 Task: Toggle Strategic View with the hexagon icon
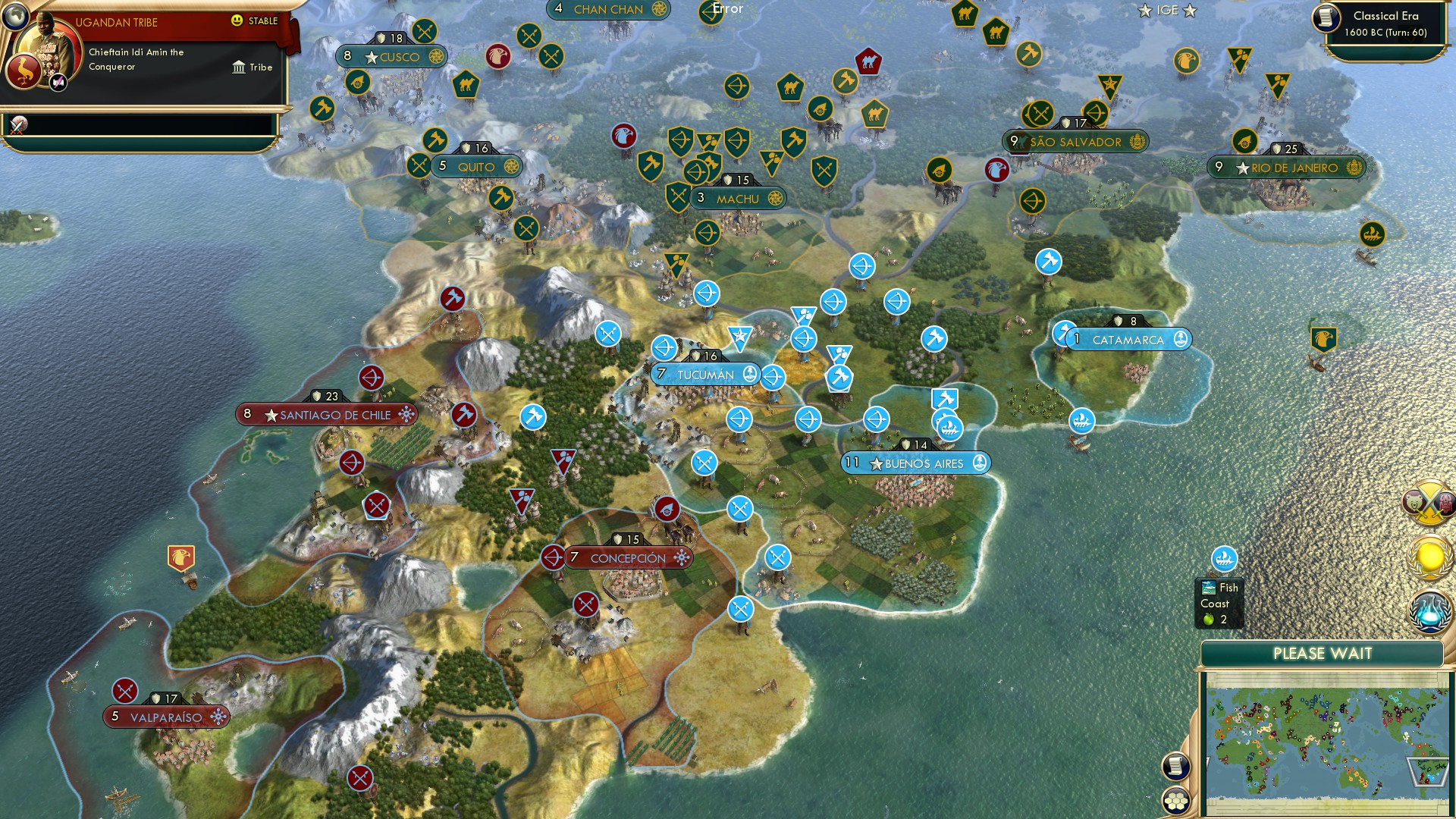click(1177, 801)
